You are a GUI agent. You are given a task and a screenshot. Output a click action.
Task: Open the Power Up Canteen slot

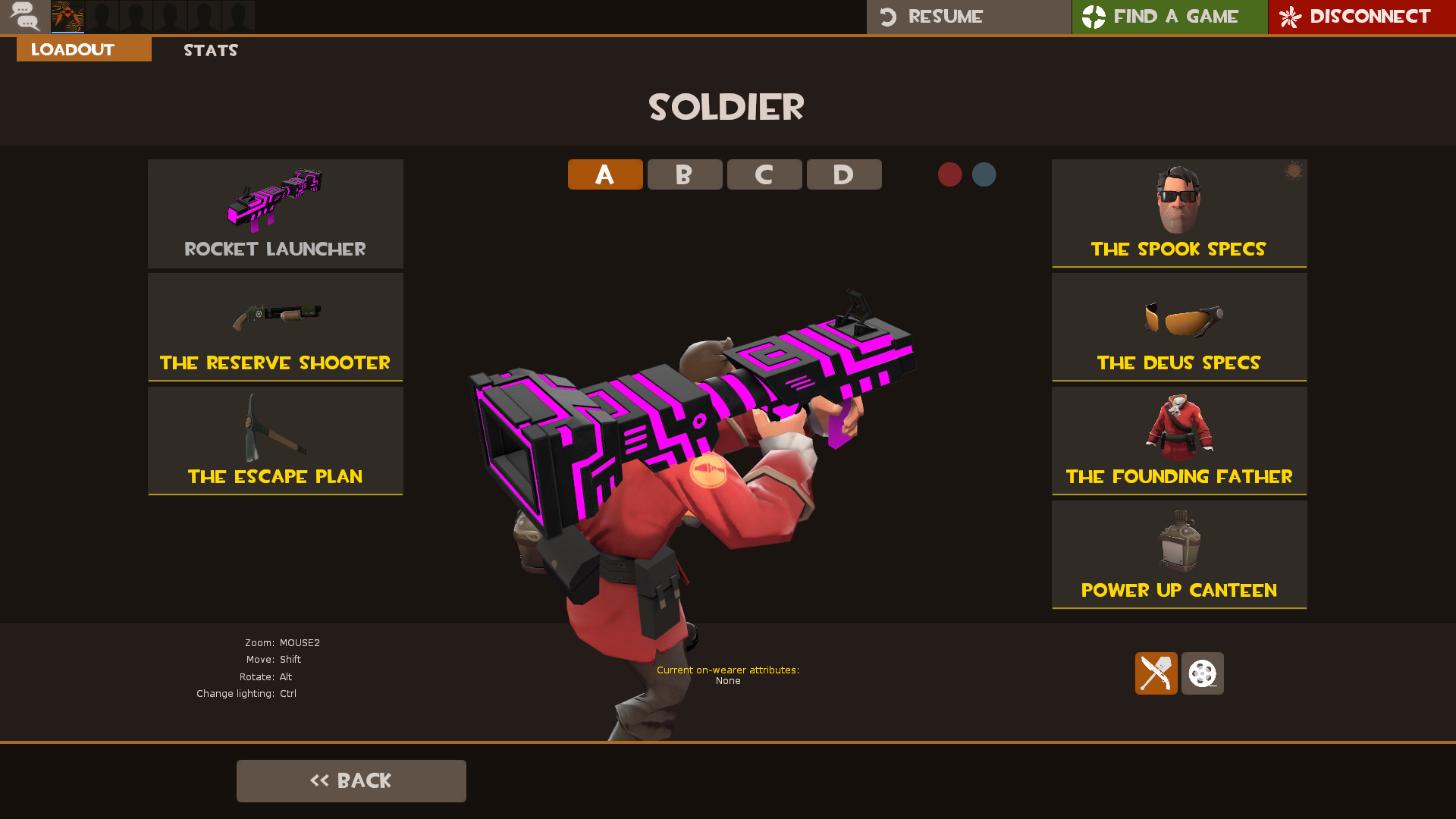click(x=1179, y=554)
